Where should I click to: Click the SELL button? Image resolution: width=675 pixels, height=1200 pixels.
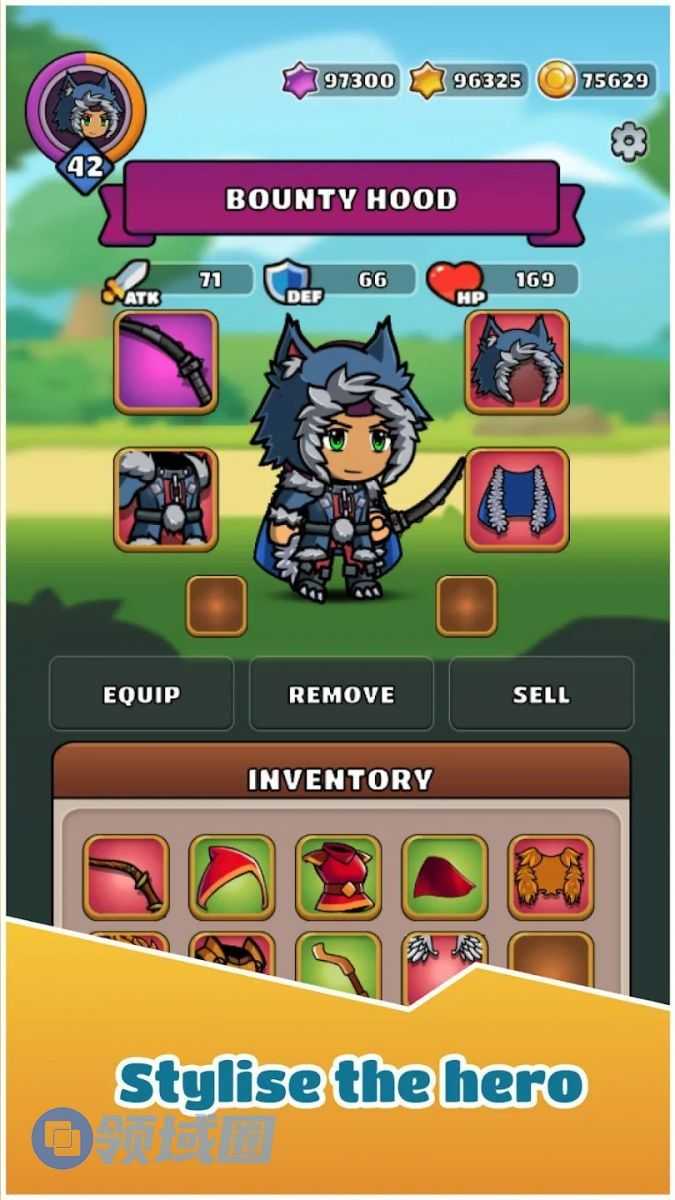click(x=541, y=694)
